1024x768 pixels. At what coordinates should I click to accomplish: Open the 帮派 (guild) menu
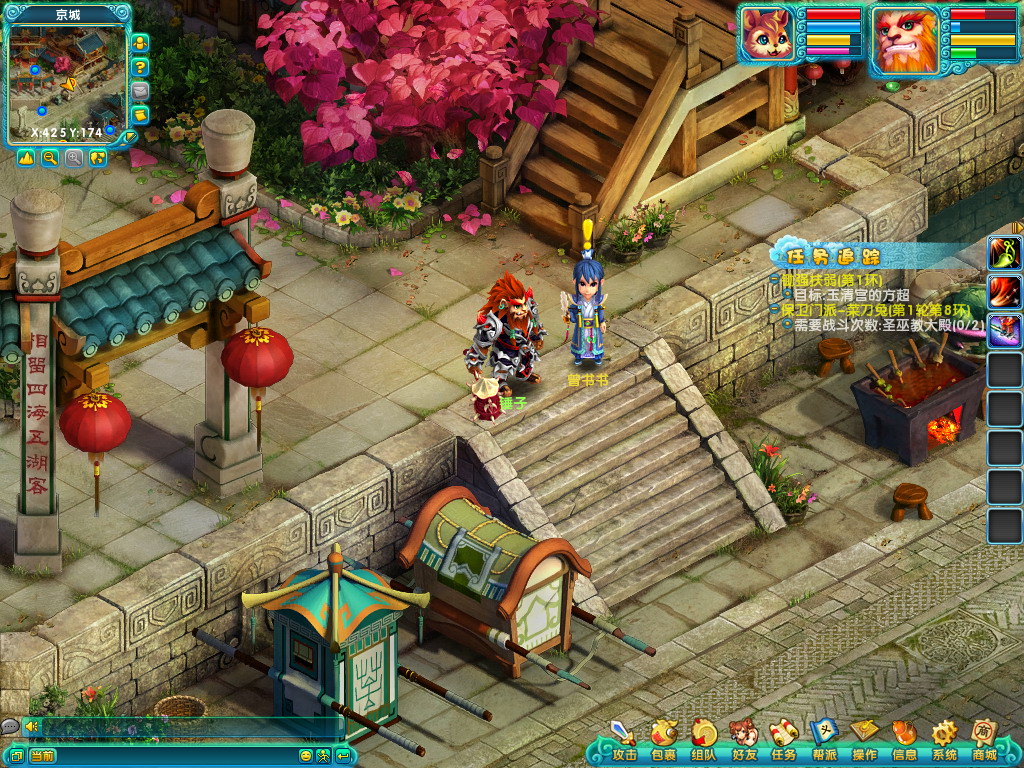point(824,739)
